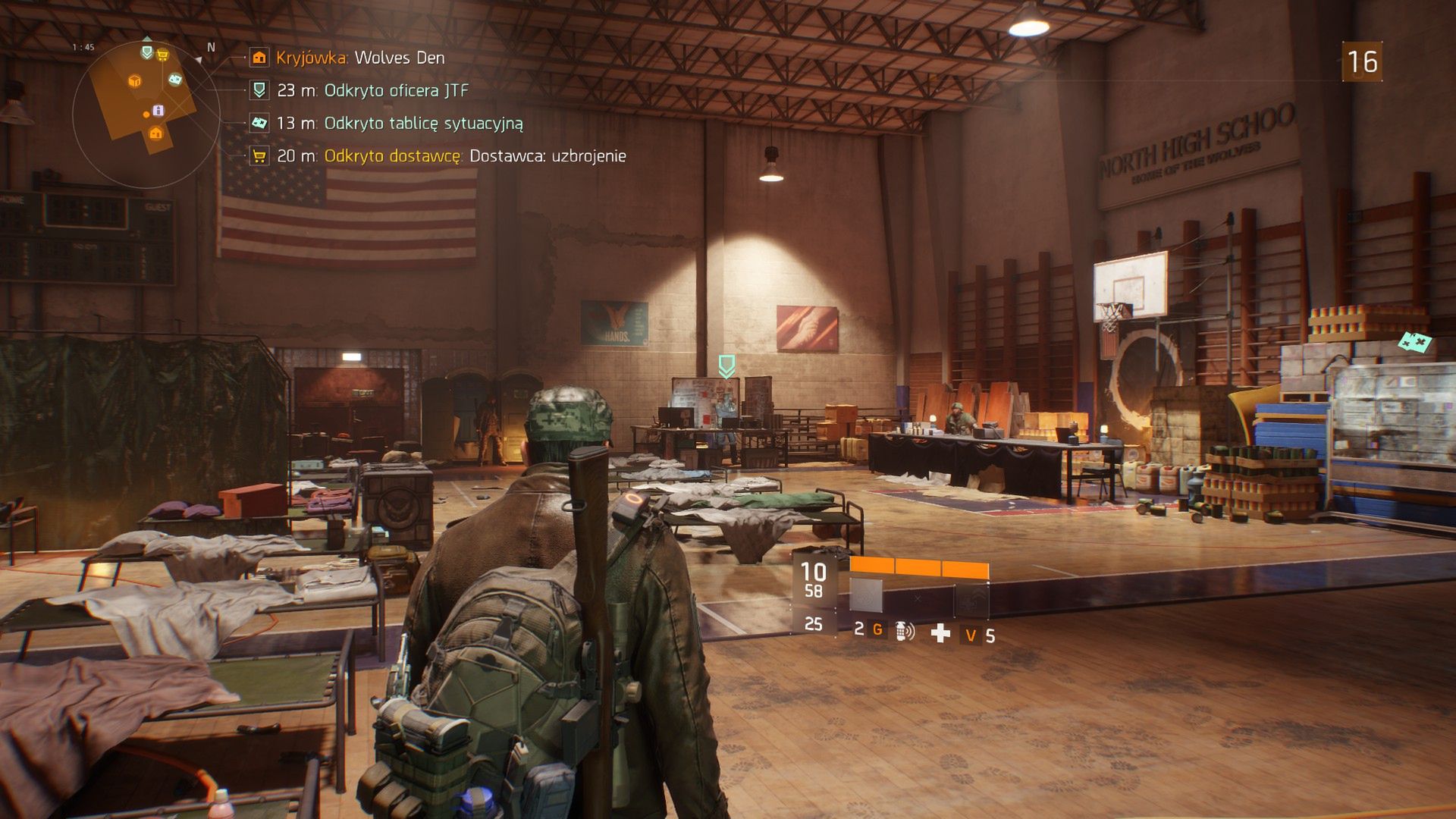This screenshot has height=819, width=1456.
Task: Select the yellow vendor shopping cart icon
Action: 259,155
